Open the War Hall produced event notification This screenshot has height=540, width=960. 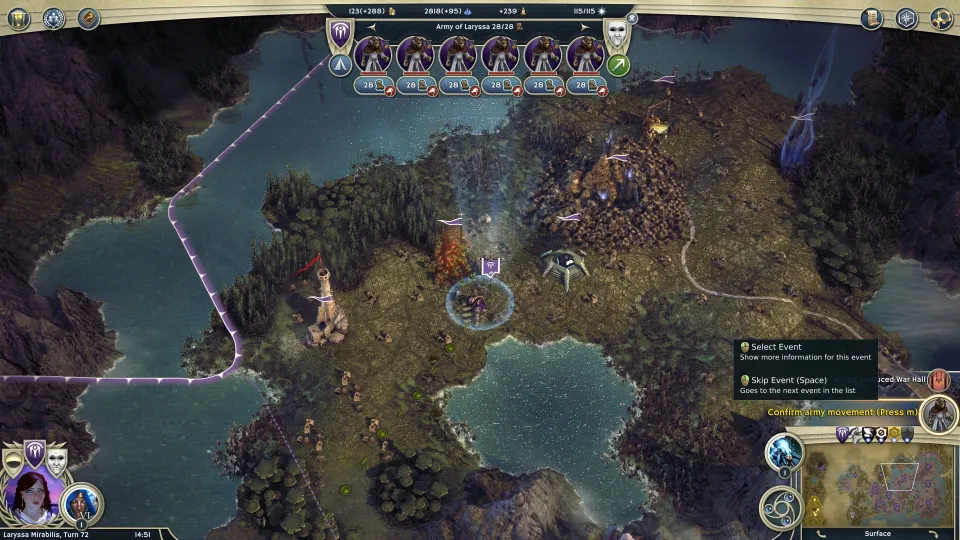(938, 380)
